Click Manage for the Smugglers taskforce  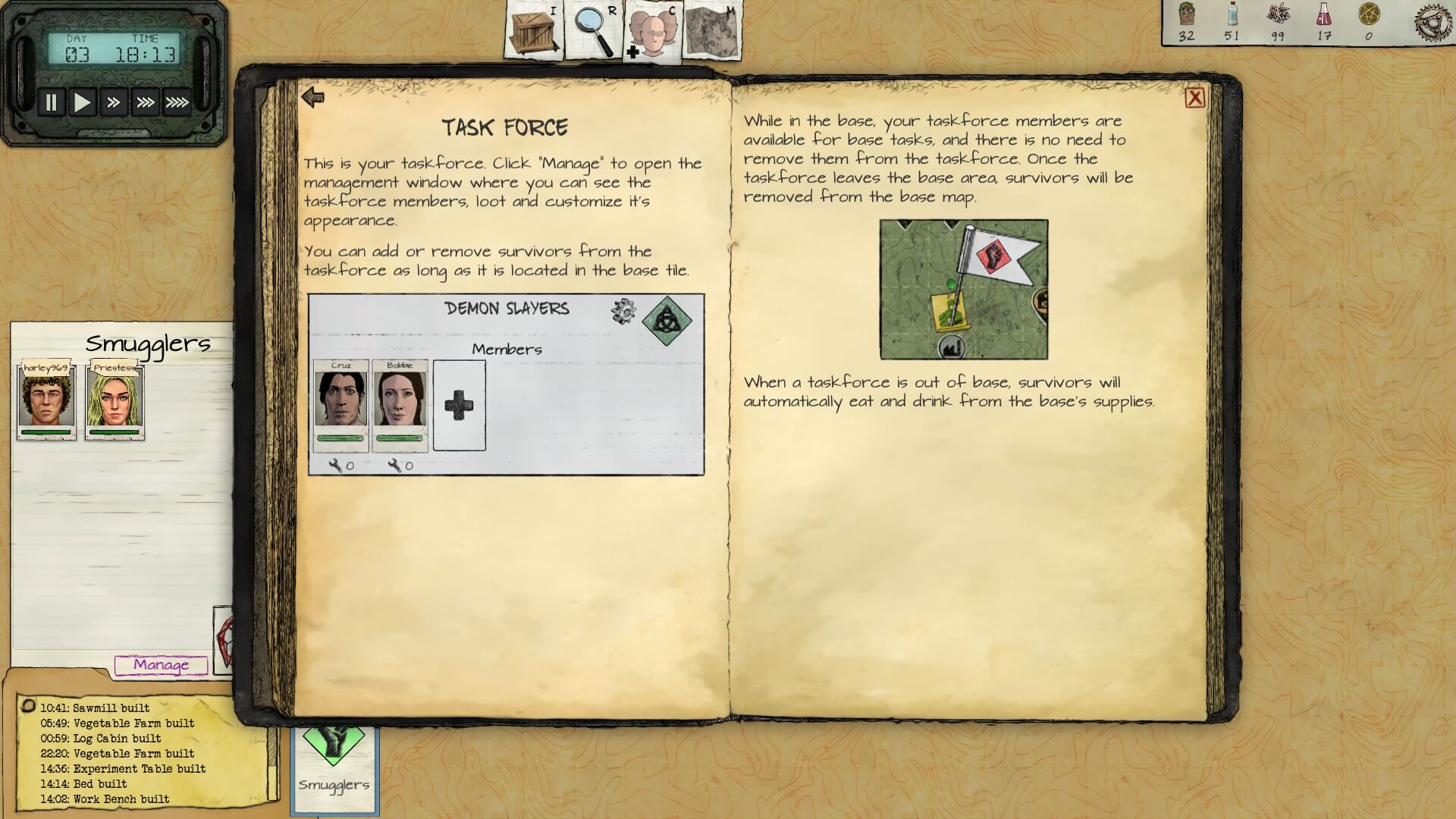coord(161,665)
